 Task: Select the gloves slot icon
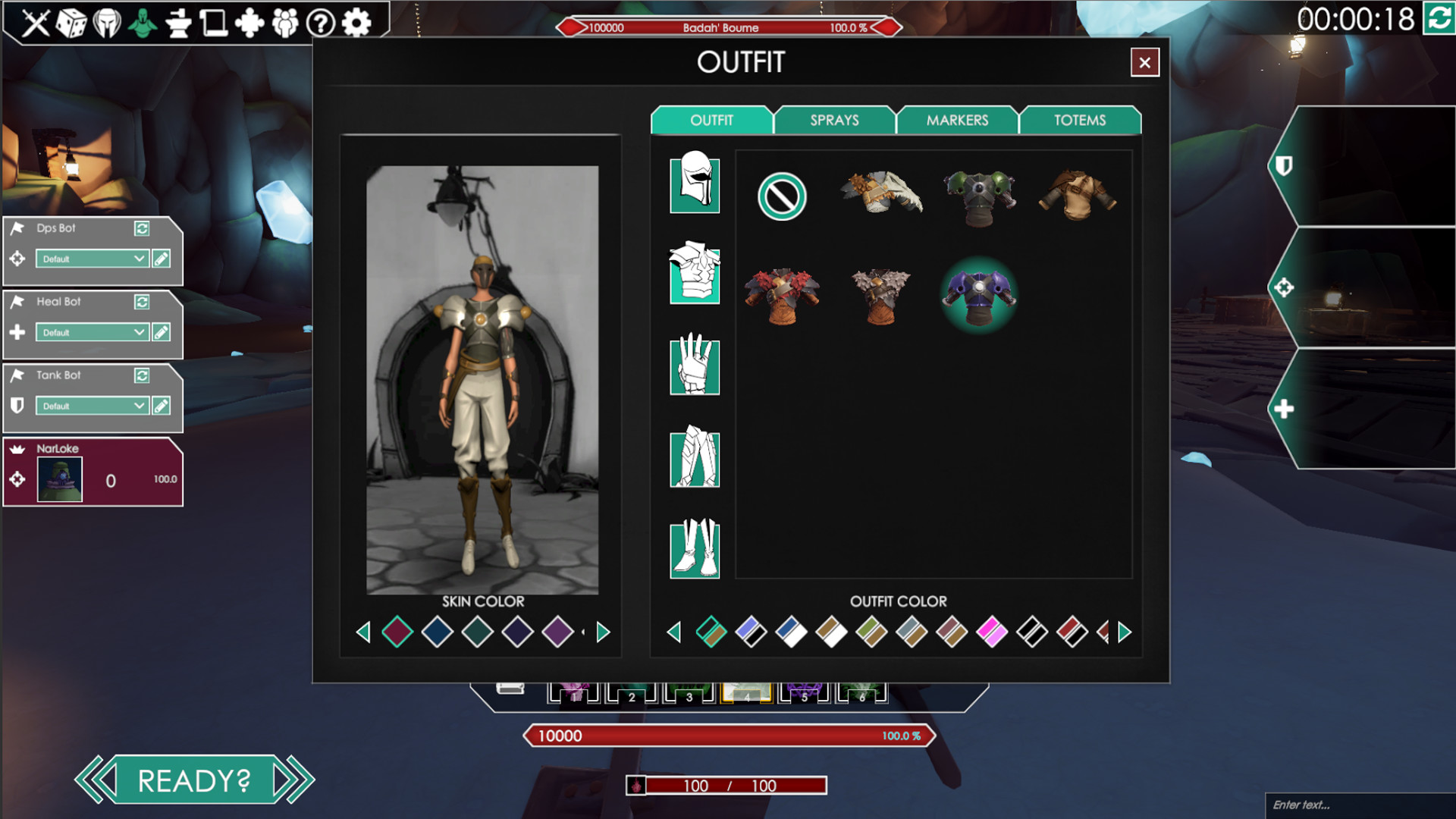[x=694, y=366]
